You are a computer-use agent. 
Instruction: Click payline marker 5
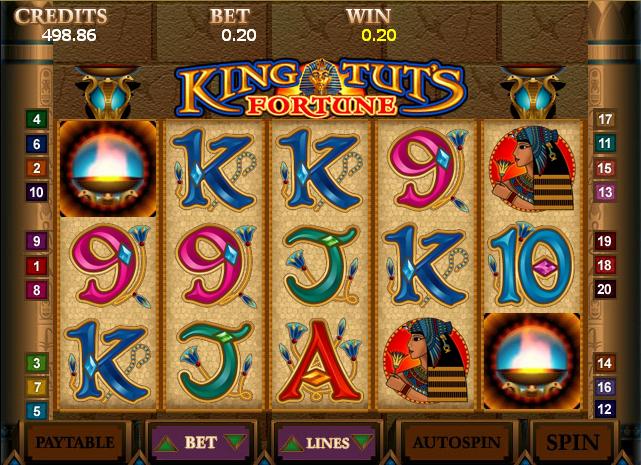[x=37, y=410]
